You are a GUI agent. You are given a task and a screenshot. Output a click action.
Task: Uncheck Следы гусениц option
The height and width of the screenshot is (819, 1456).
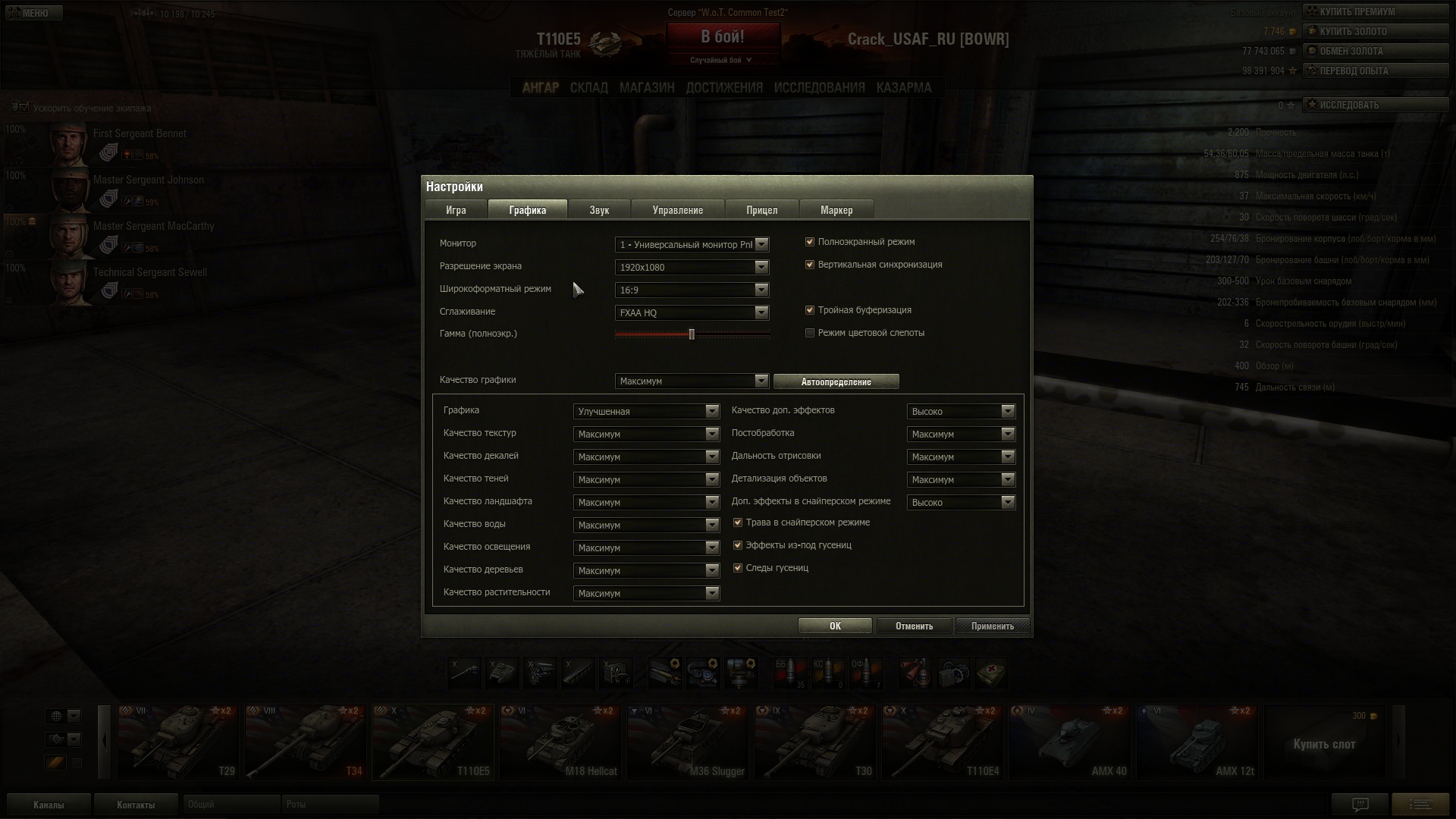(738, 568)
